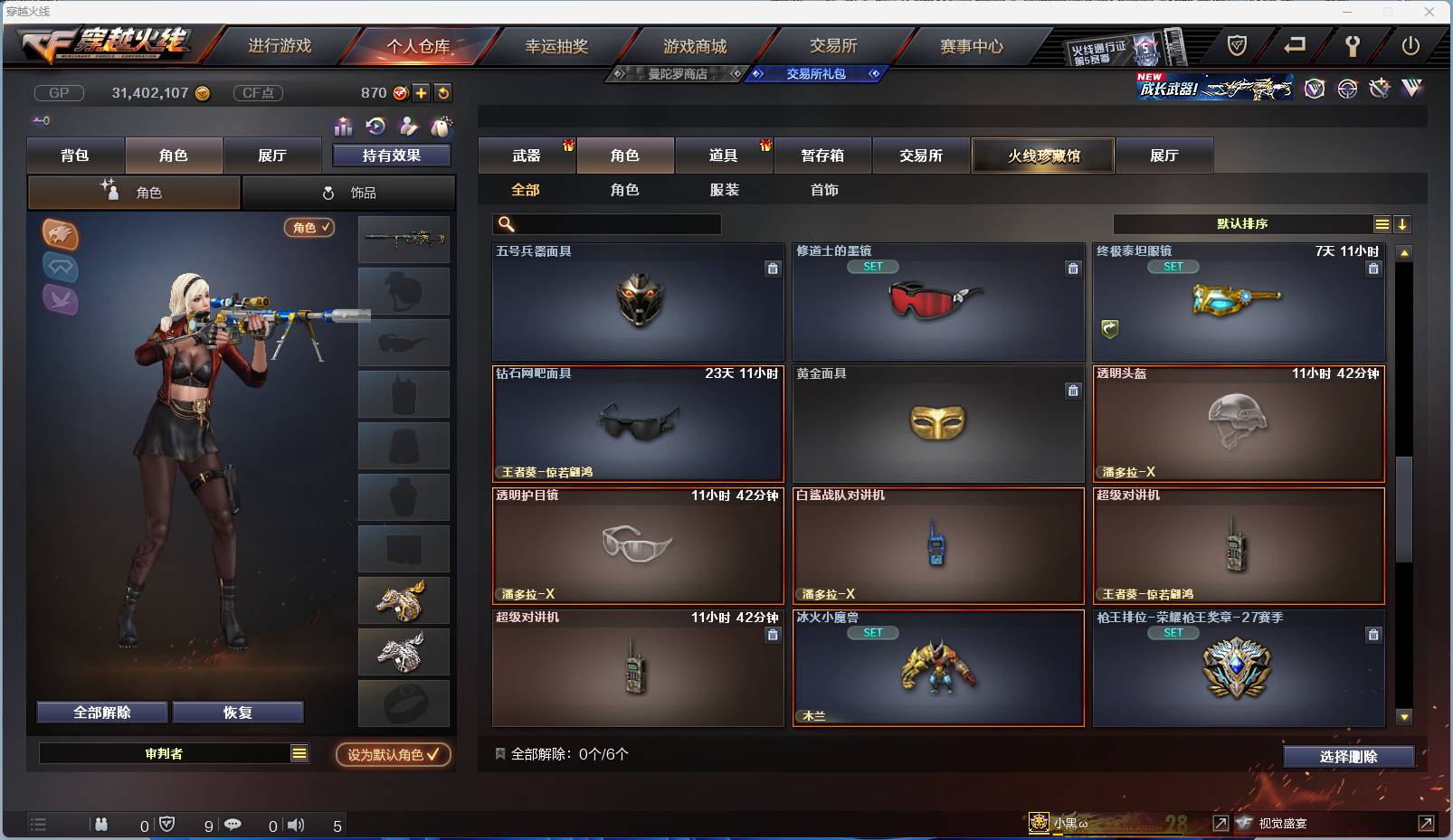Click the key icon on the left panel
This screenshot has height=840, width=1453.
pos(42,120)
